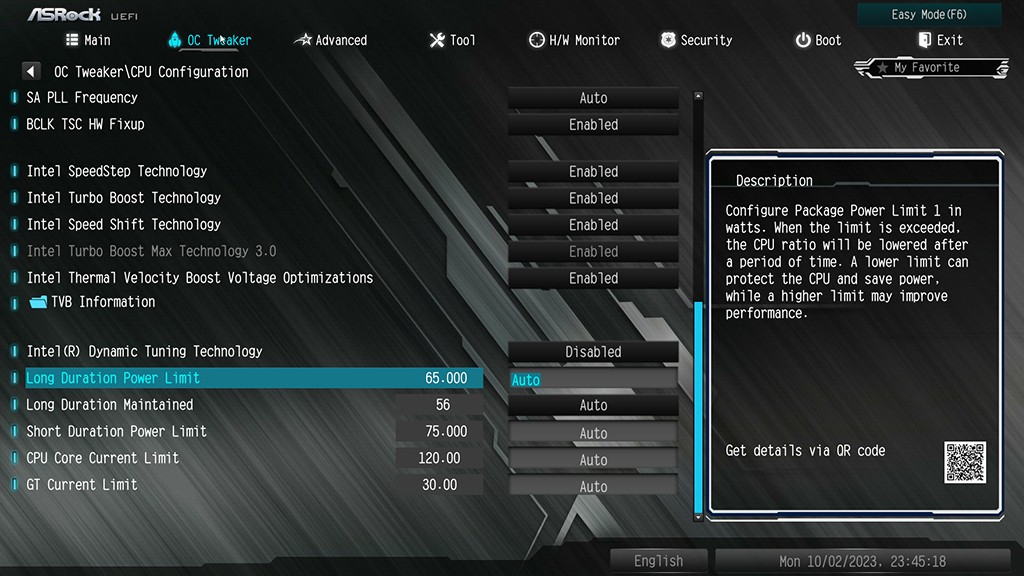Set the CPU Core Current Limit Auto field
The image size is (1024, 576).
[593, 460]
